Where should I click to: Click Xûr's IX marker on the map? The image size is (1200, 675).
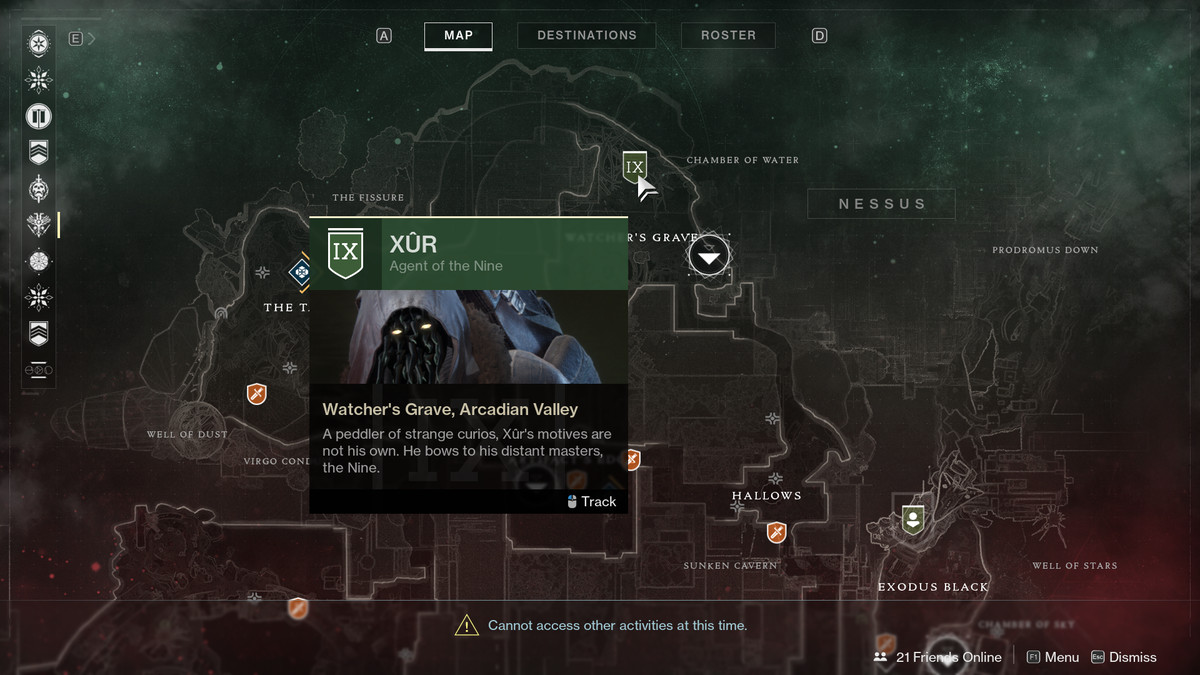tap(634, 166)
